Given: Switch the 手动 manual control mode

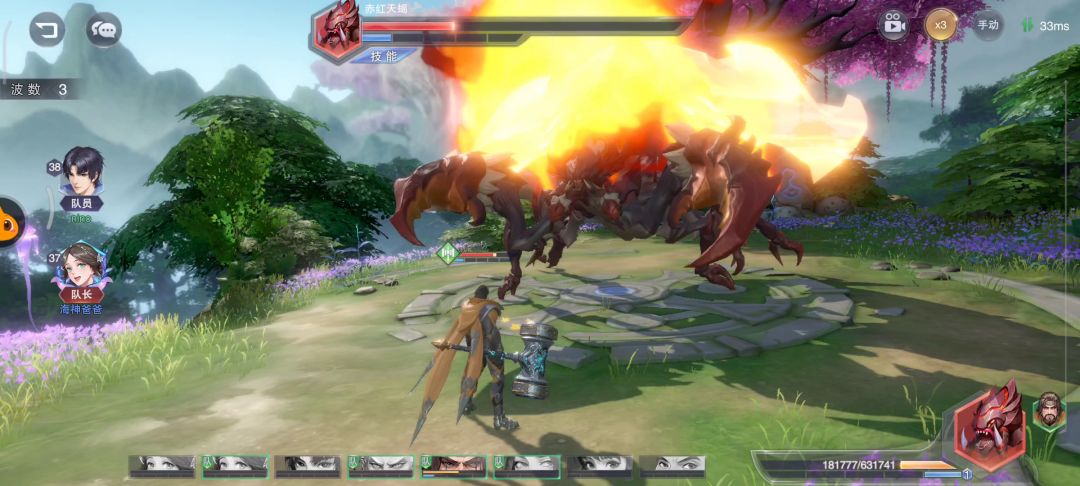Looking at the screenshot, I should 987,25.
